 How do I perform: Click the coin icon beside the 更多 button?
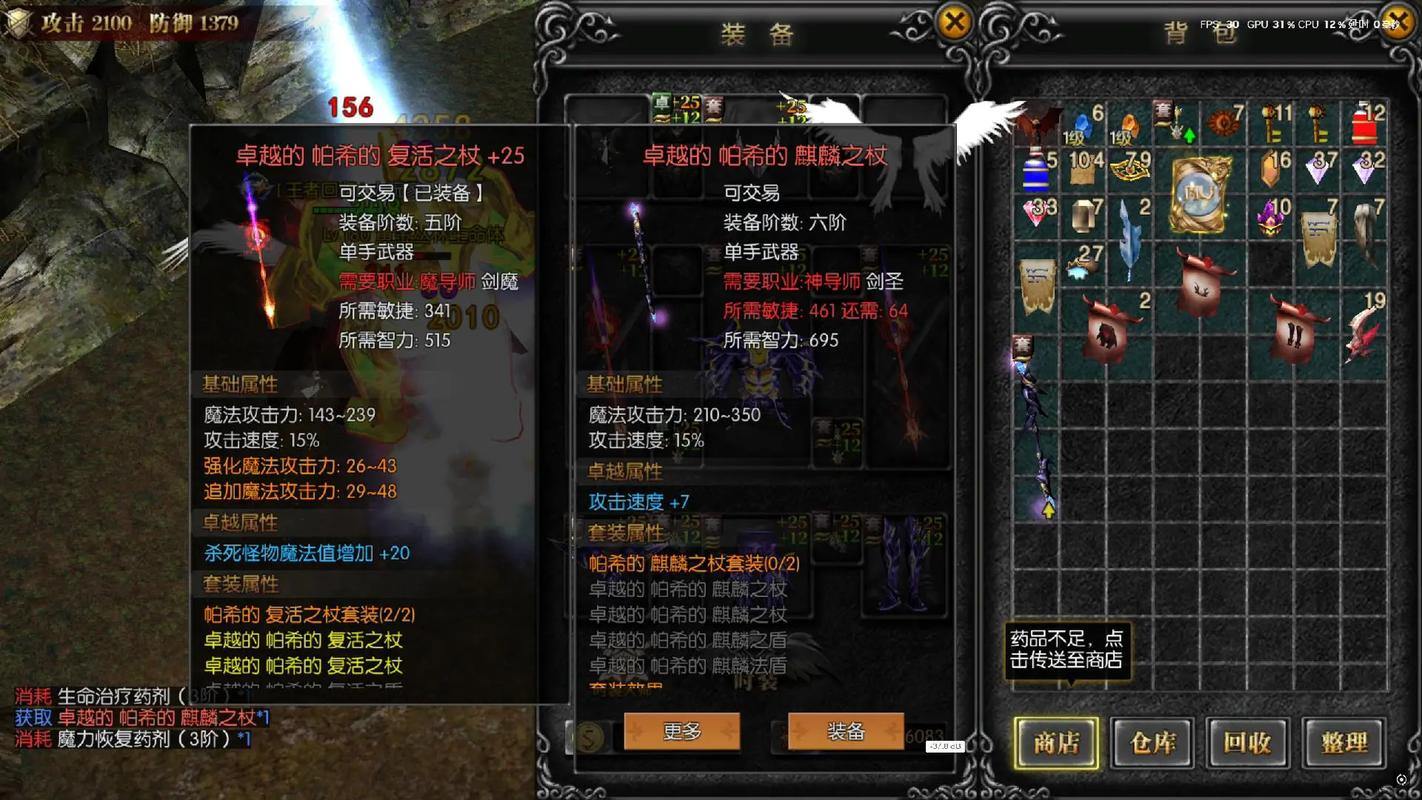pyautogui.click(x=590, y=735)
